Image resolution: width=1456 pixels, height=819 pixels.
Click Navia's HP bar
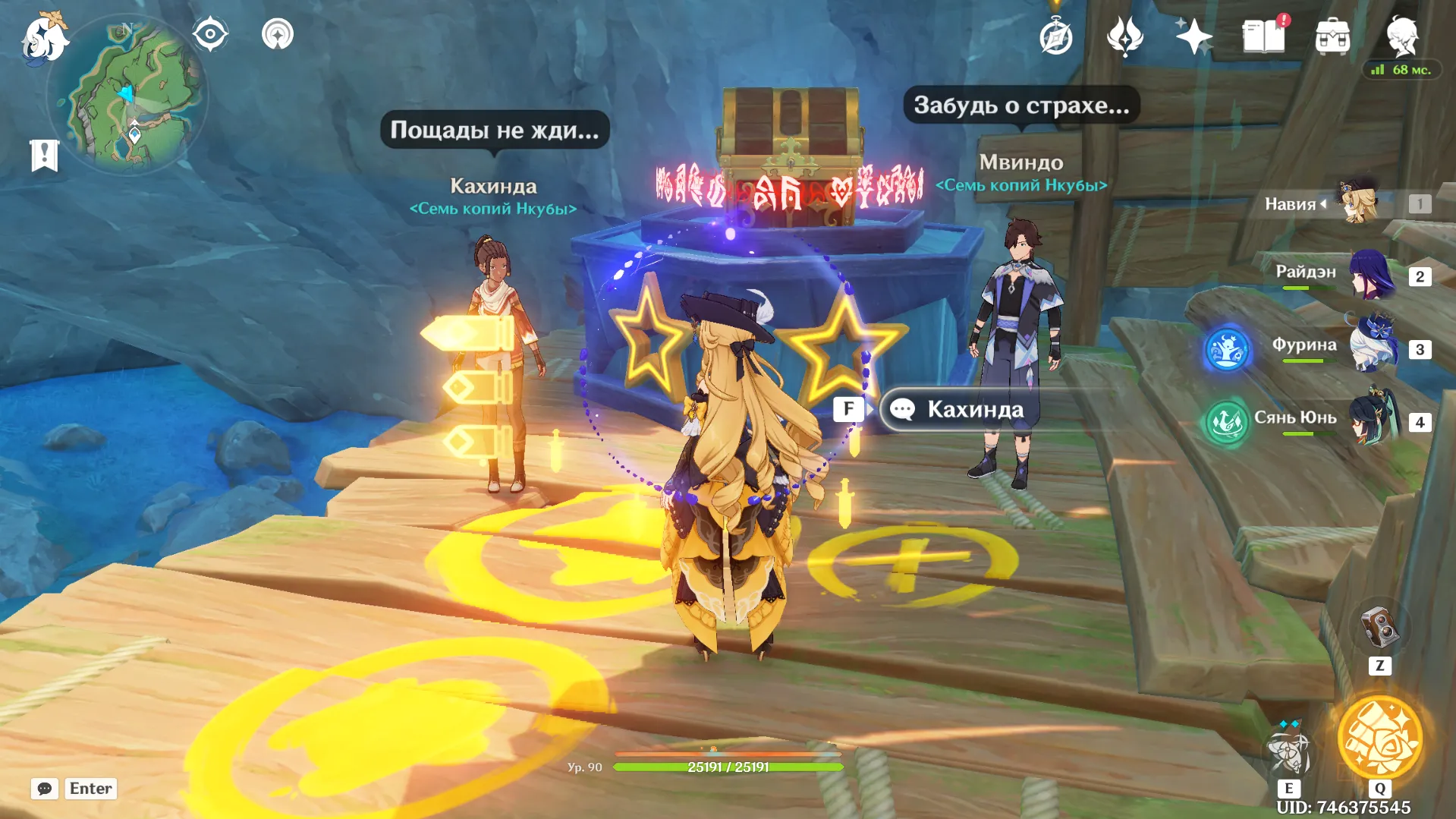point(728,767)
